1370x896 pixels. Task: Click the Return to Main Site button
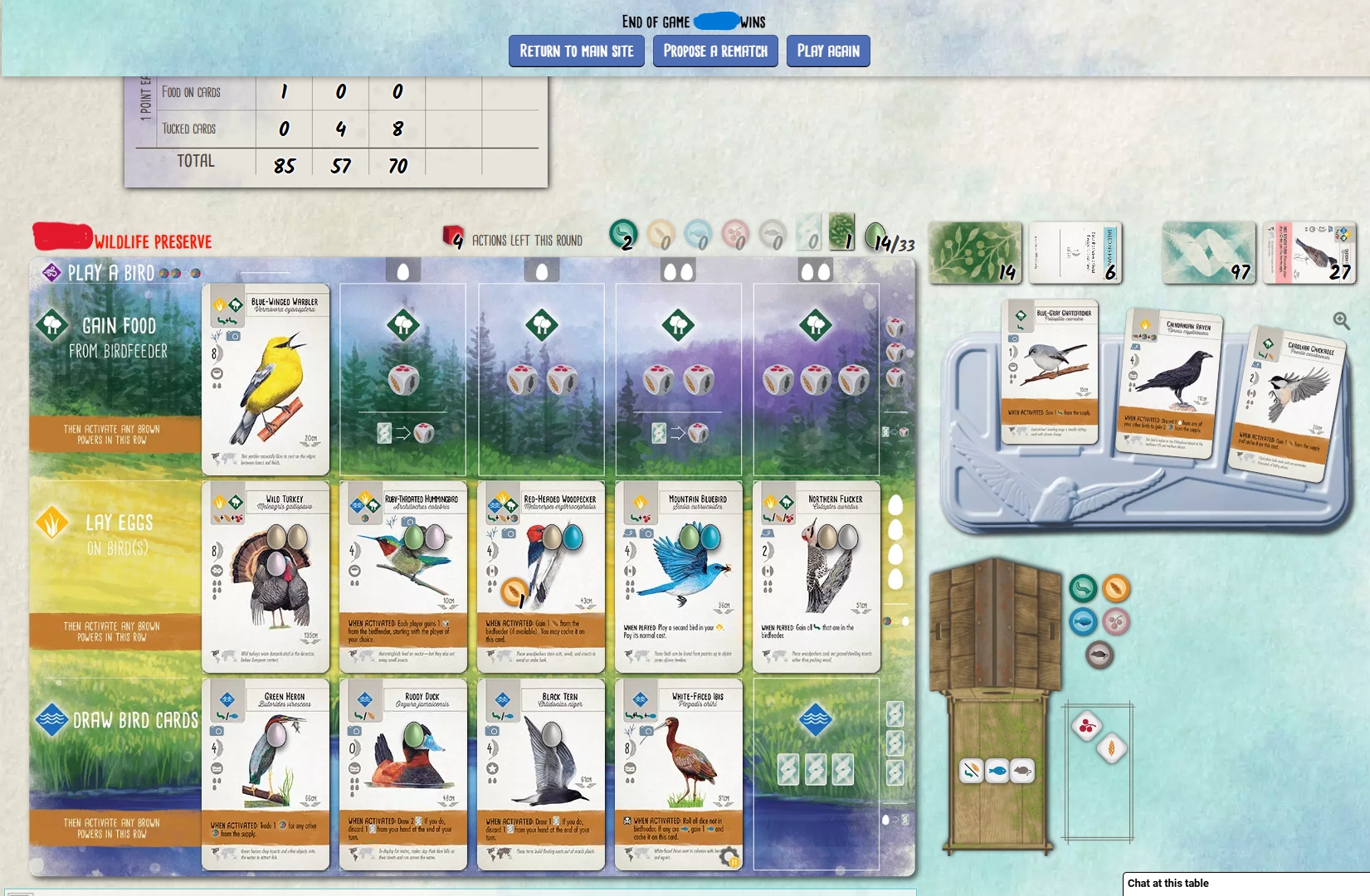click(x=576, y=51)
